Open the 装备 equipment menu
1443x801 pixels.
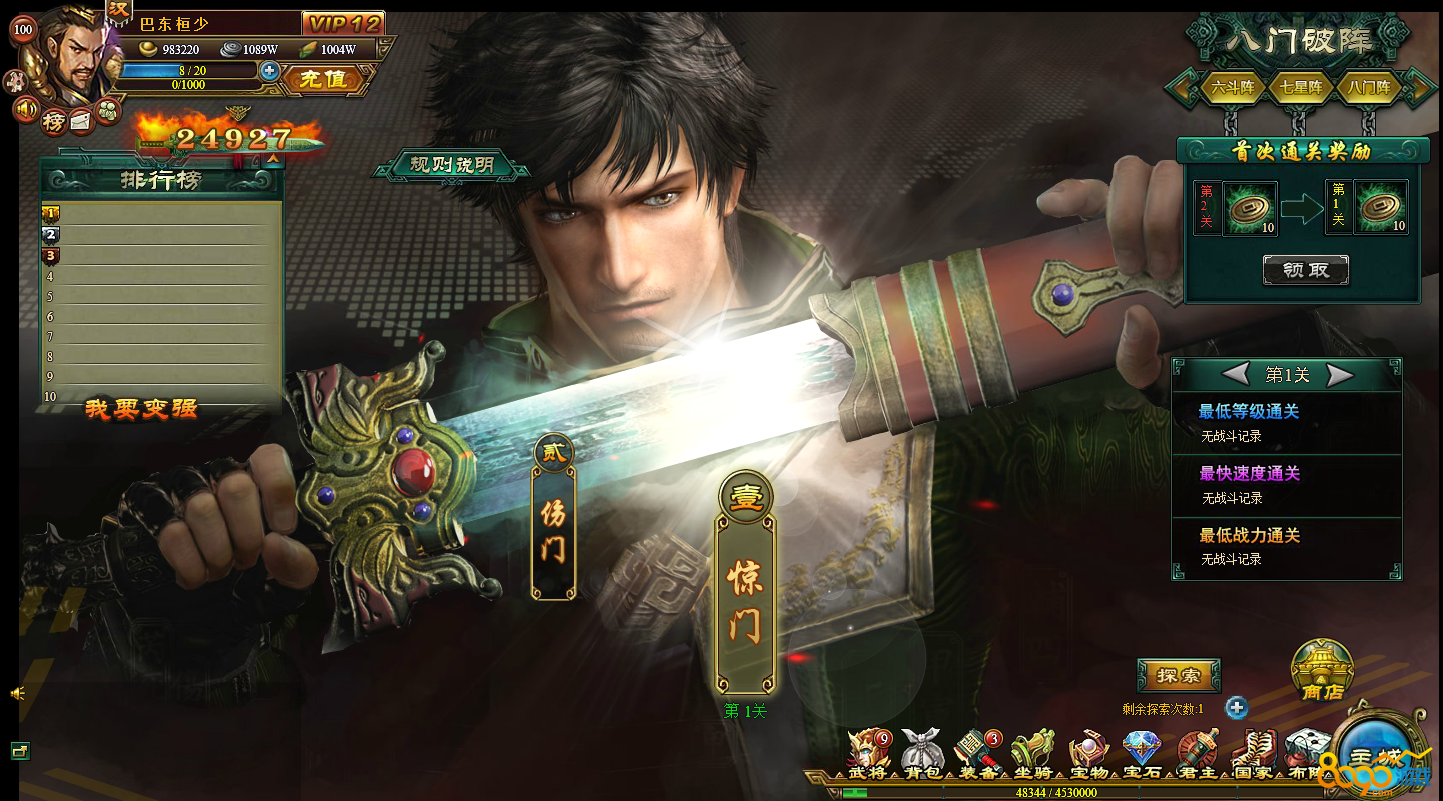976,753
